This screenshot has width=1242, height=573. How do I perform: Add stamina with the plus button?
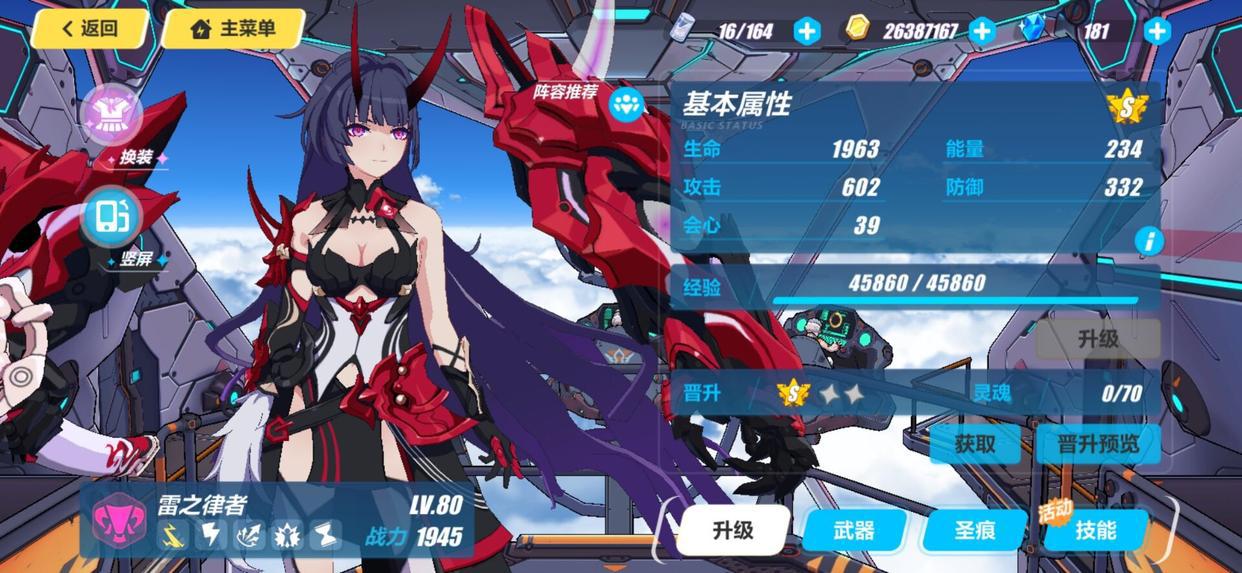[807, 31]
